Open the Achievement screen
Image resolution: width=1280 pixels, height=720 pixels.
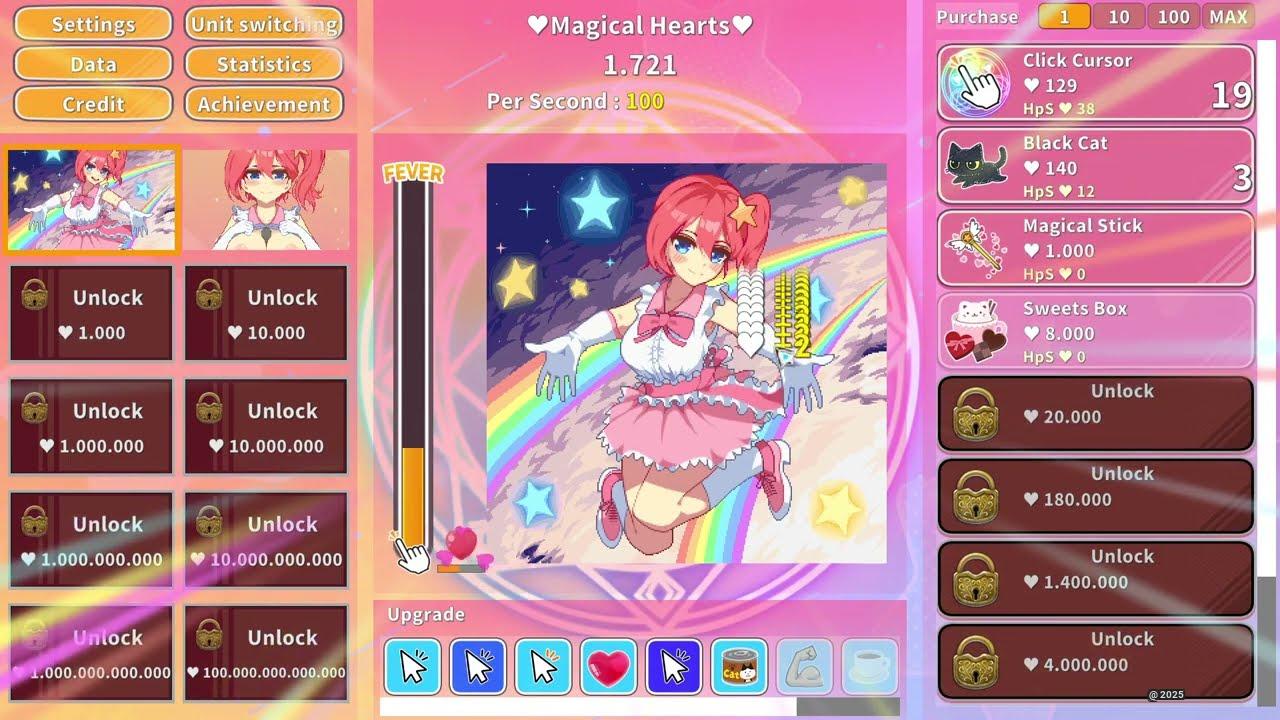click(x=263, y=104)
